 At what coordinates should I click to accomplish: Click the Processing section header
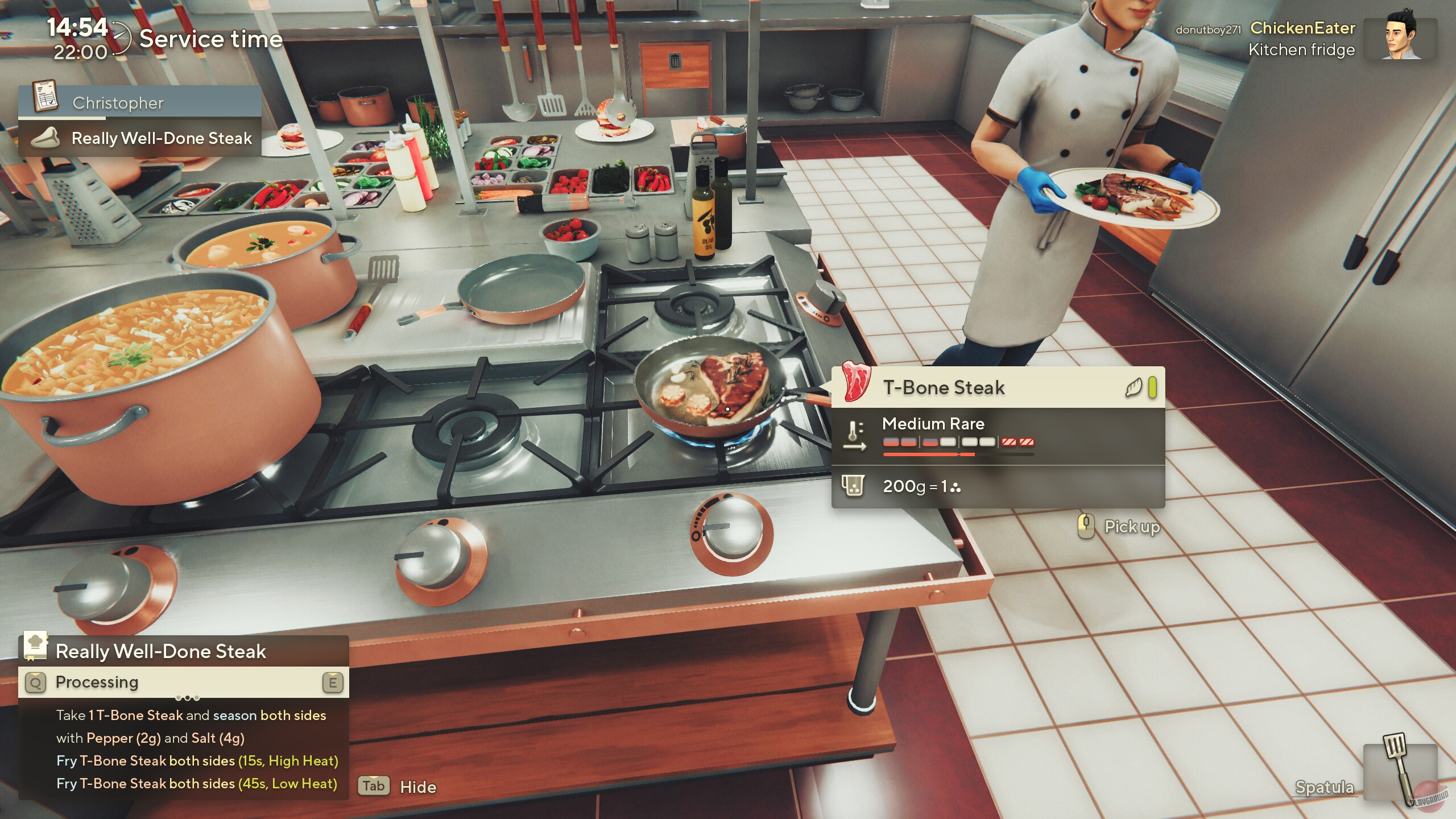pos(97,682)
